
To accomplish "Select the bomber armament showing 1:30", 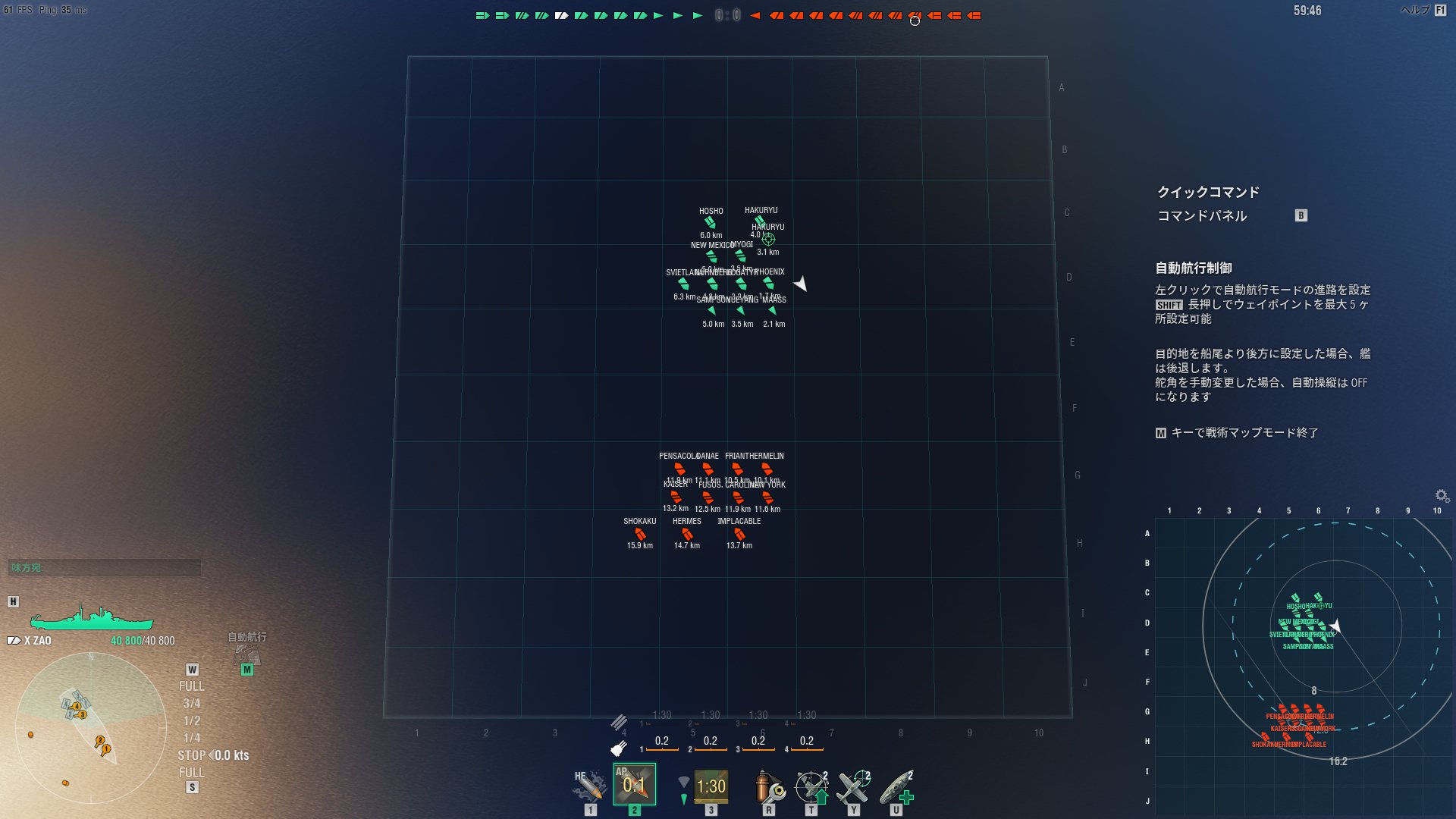I will click(x=711, y=786).
